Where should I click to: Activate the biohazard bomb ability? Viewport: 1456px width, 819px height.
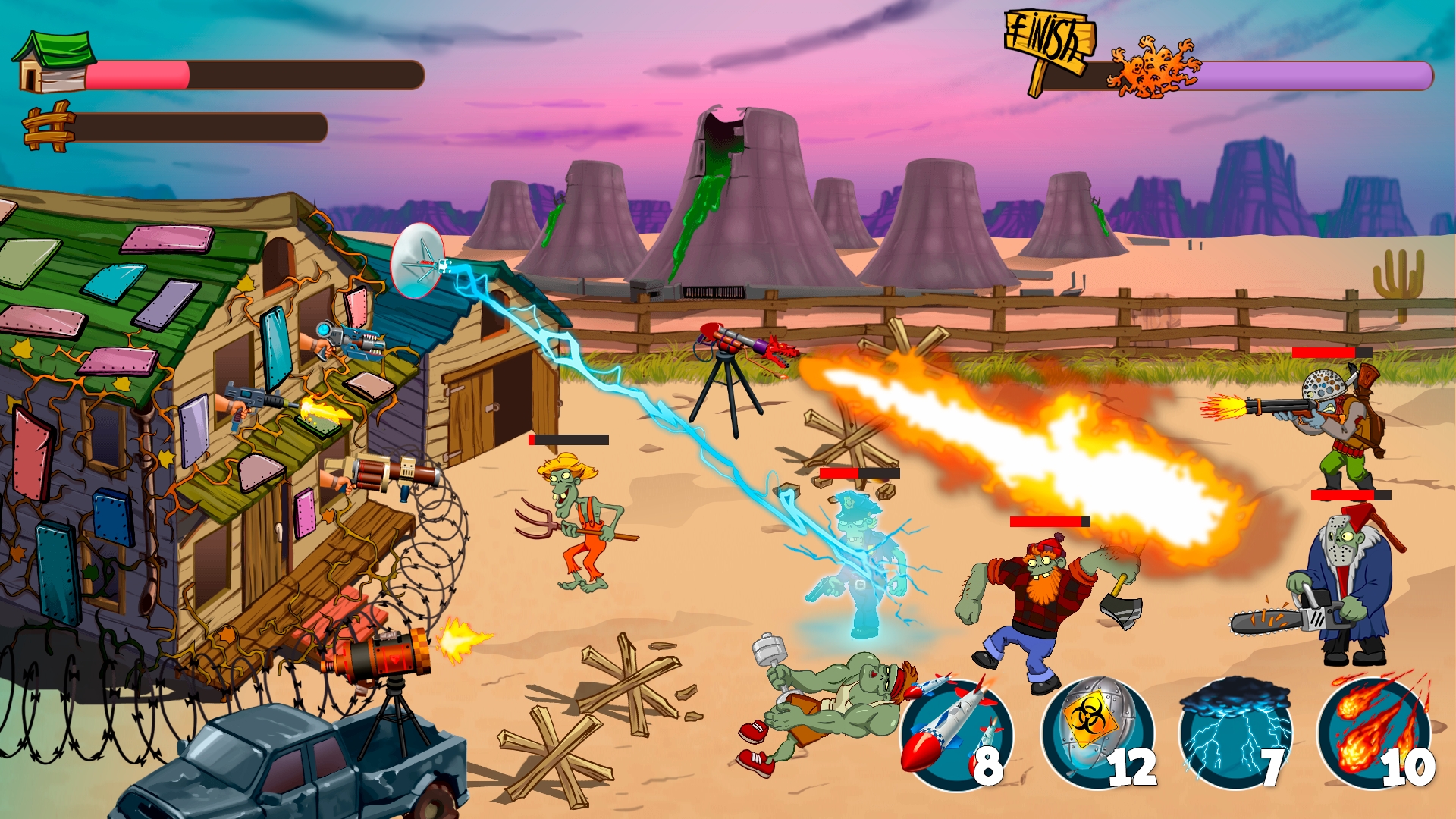point(1097,734)
